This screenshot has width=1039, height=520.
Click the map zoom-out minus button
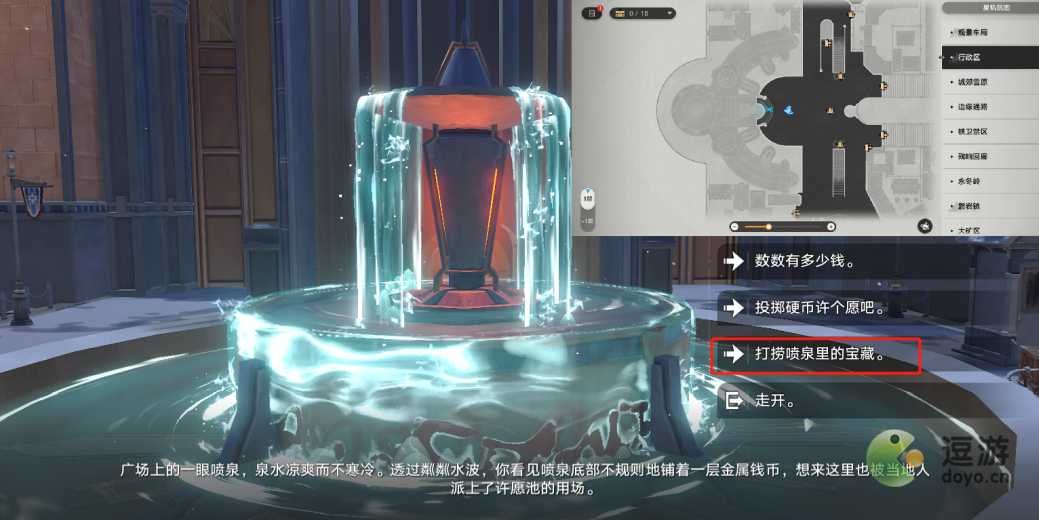pyautogui.click(x=737, y=227)
